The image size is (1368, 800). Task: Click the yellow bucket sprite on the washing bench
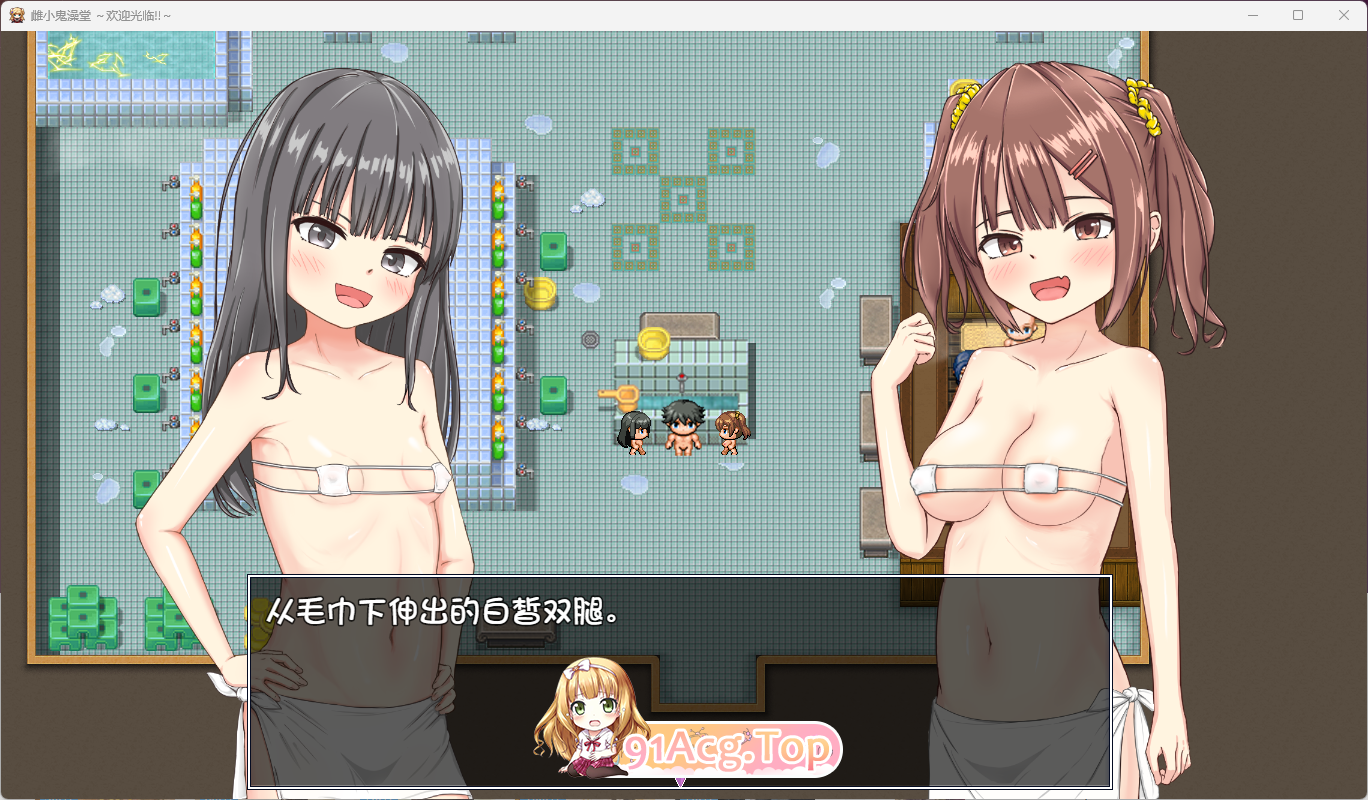click(654, 343)
